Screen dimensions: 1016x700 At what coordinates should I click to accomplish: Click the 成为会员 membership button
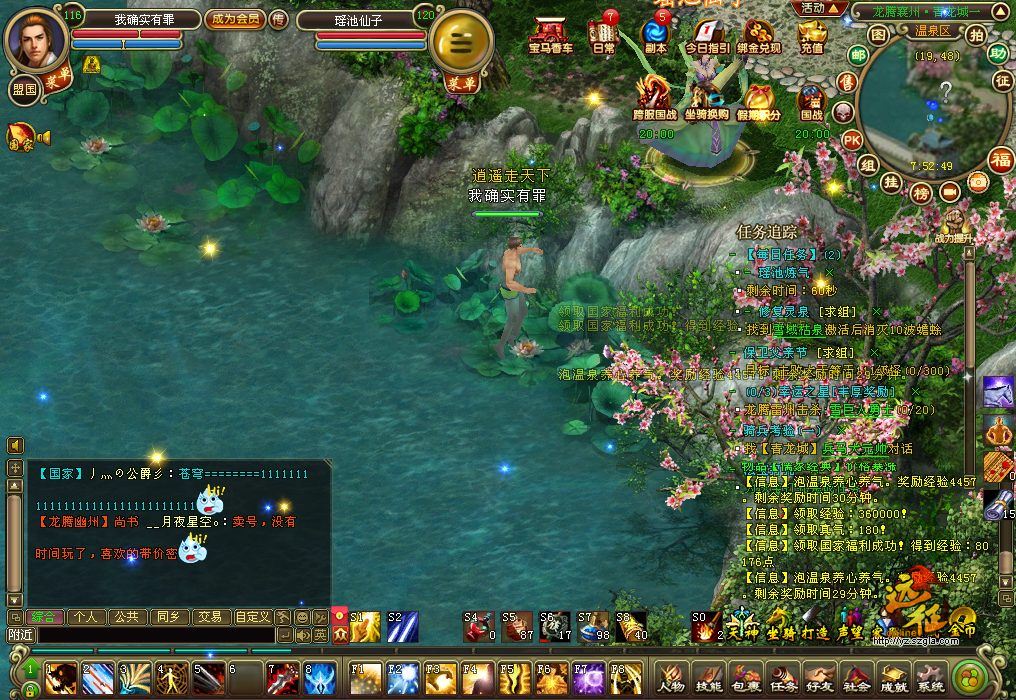coord(235,19)
